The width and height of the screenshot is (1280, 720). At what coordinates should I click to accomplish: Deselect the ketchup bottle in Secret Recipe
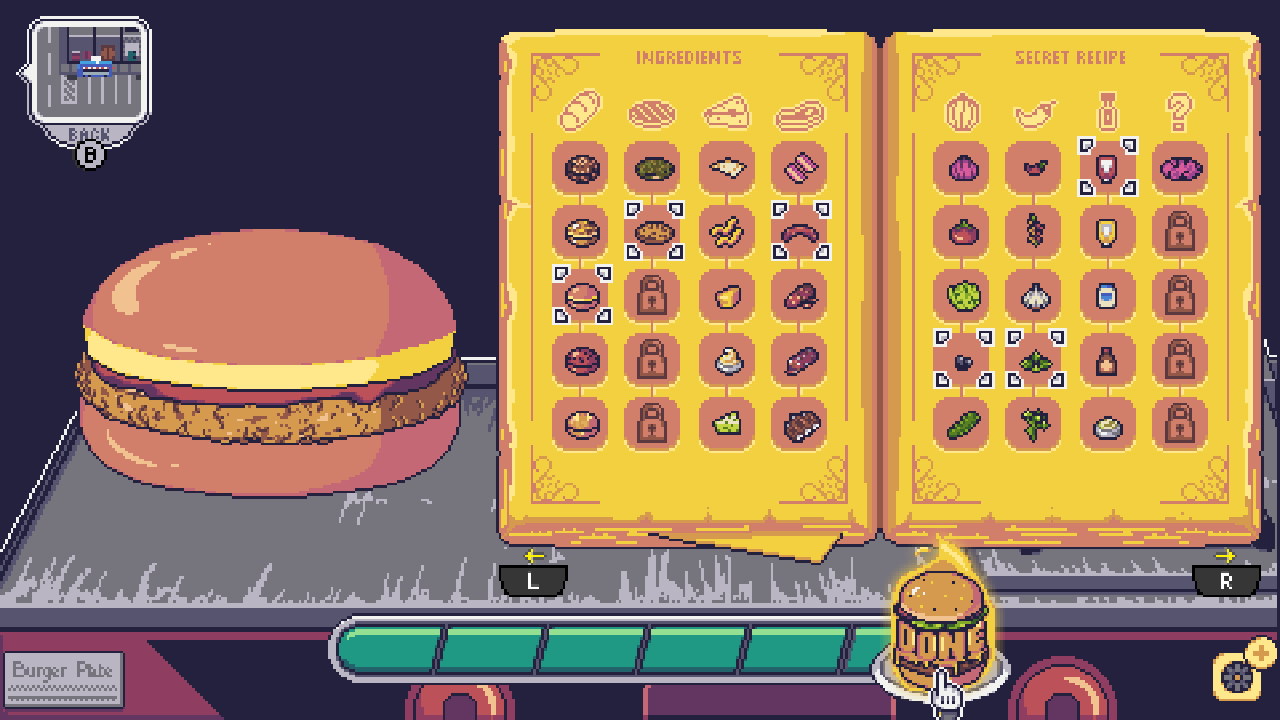click(1108, 168)
